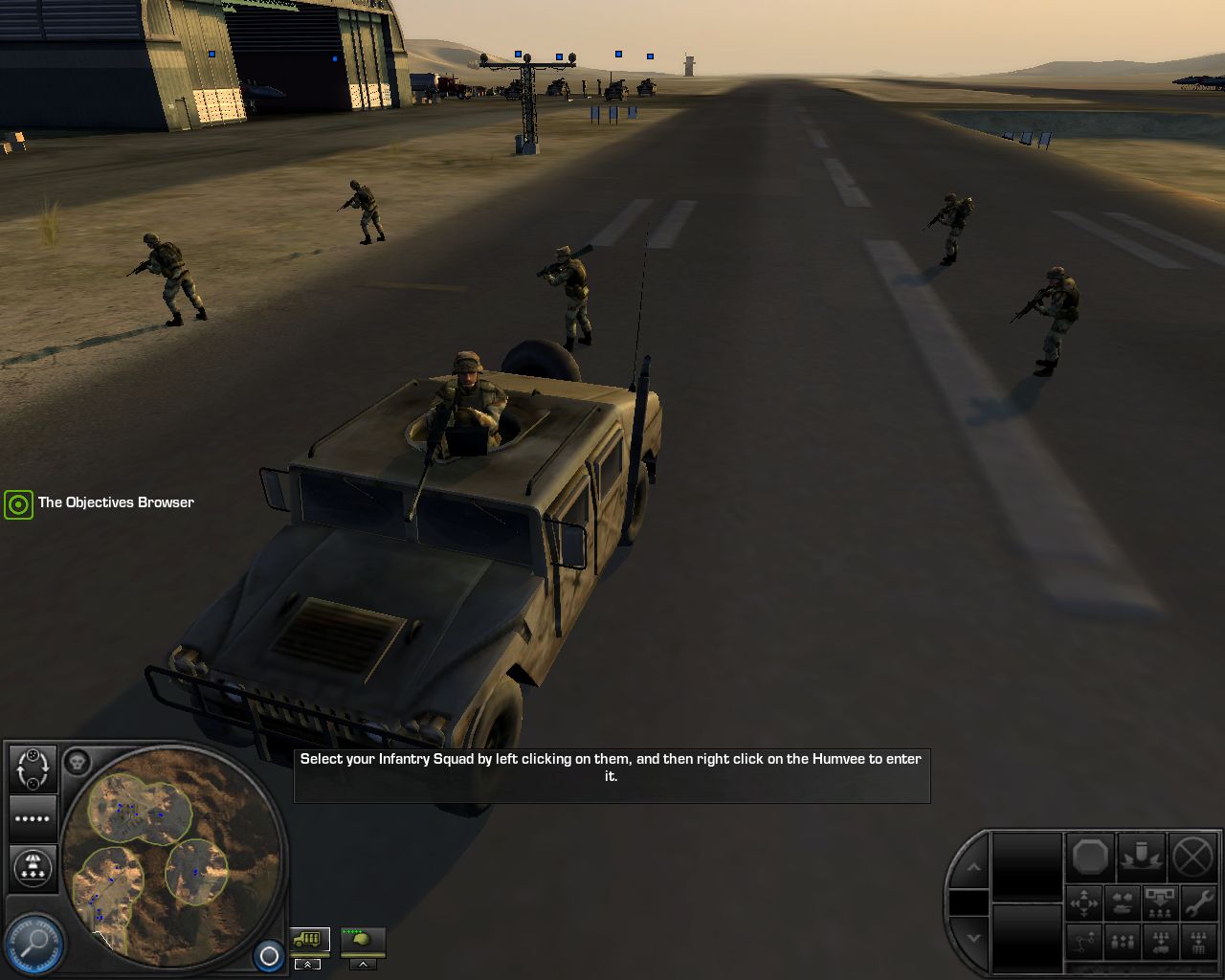The width and height of the screenshot is (1225, 980).
Task: Click the tank reverse arrows command
Action: point(1122,902)
